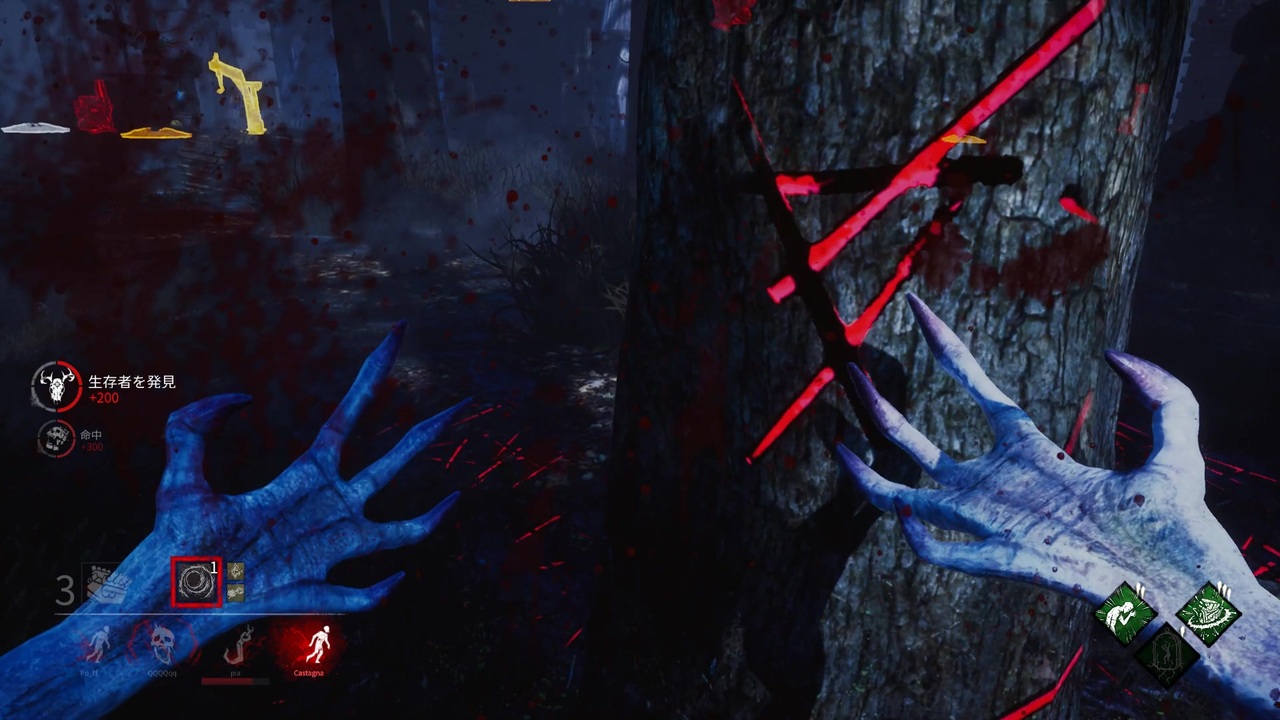Viewport: 1280px width, 720px height.
Task: Click the top add-on icon beside the power
Action: 234,573
